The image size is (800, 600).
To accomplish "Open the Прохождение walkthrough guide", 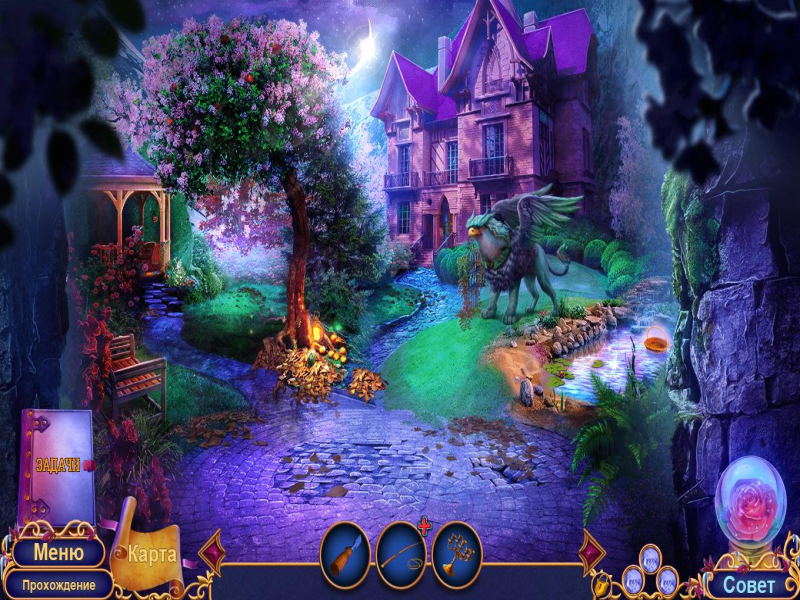I will [x=58, y=584].
